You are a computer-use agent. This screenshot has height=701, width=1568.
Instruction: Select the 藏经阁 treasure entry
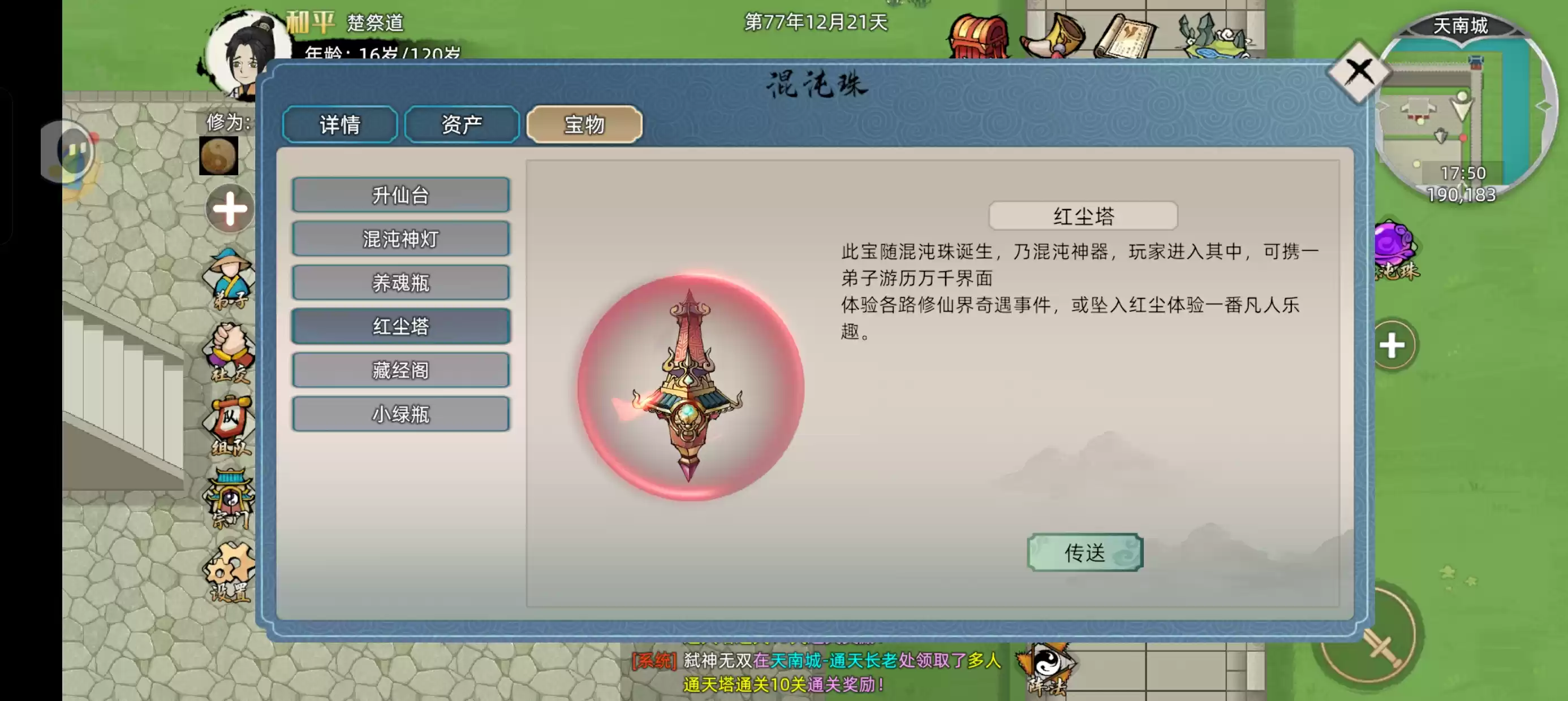coord(401,370)
